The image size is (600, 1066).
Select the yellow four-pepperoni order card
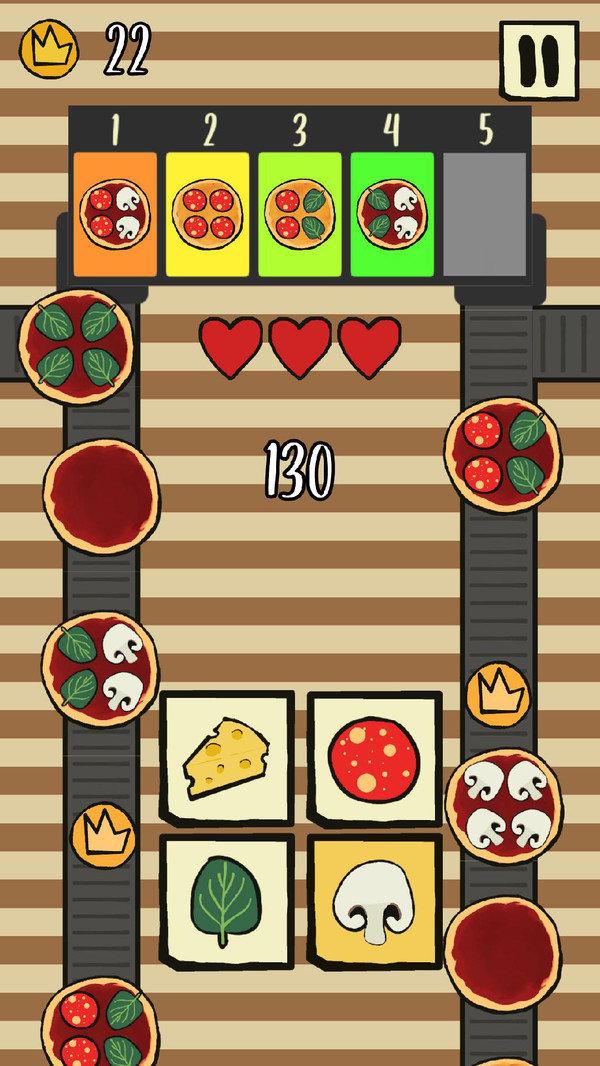pos(207,214)
